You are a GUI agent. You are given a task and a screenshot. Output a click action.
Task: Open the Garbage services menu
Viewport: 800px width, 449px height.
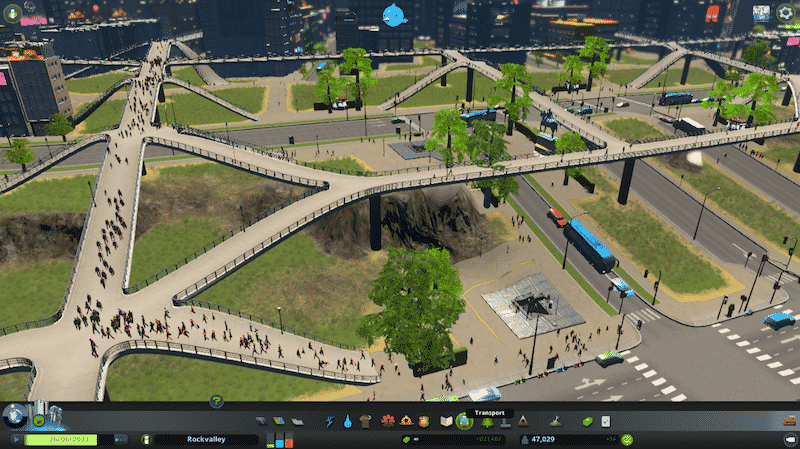pos(365,422)
